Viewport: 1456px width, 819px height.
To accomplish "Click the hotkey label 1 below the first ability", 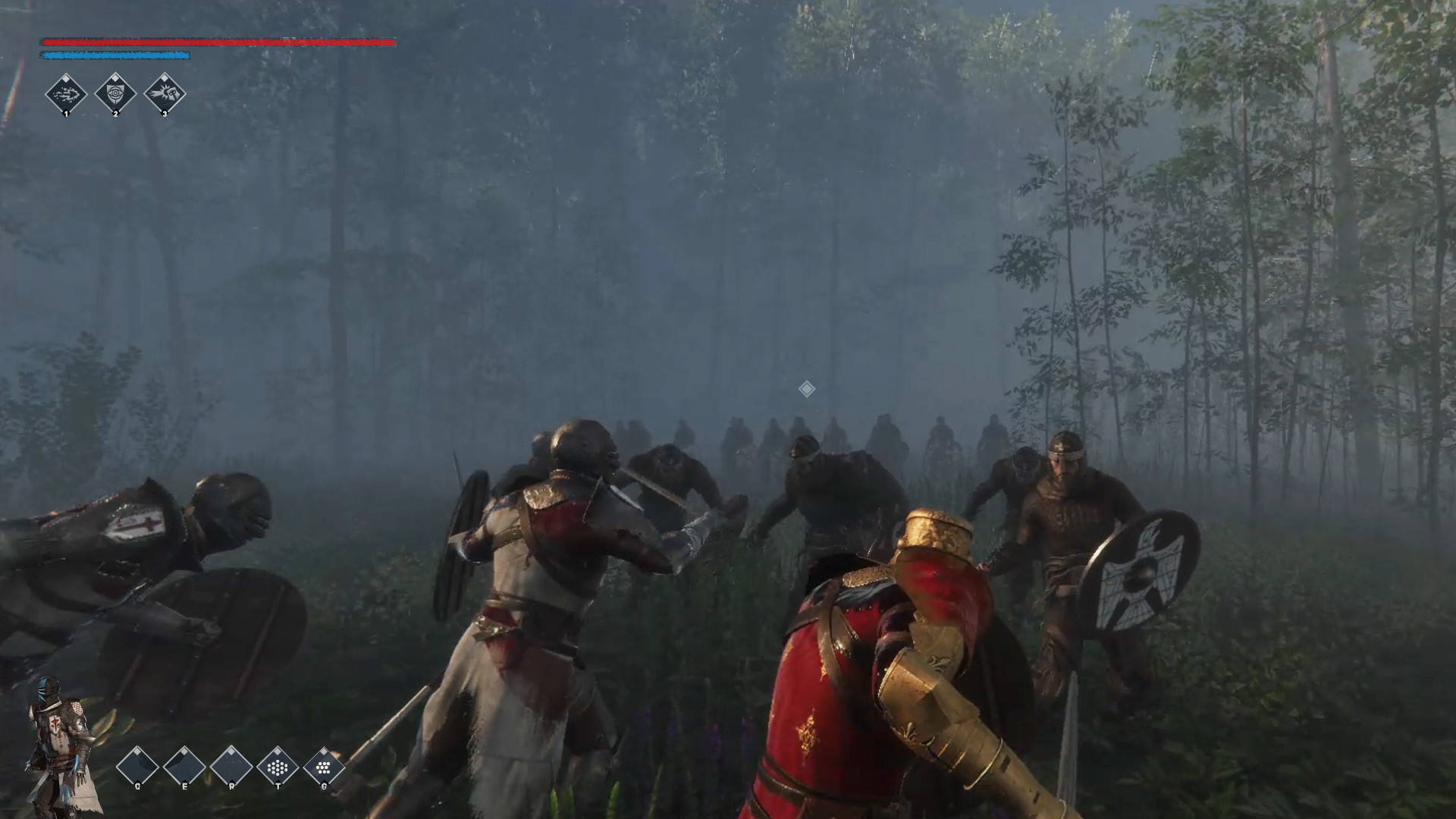I will (x=67, y=115).
